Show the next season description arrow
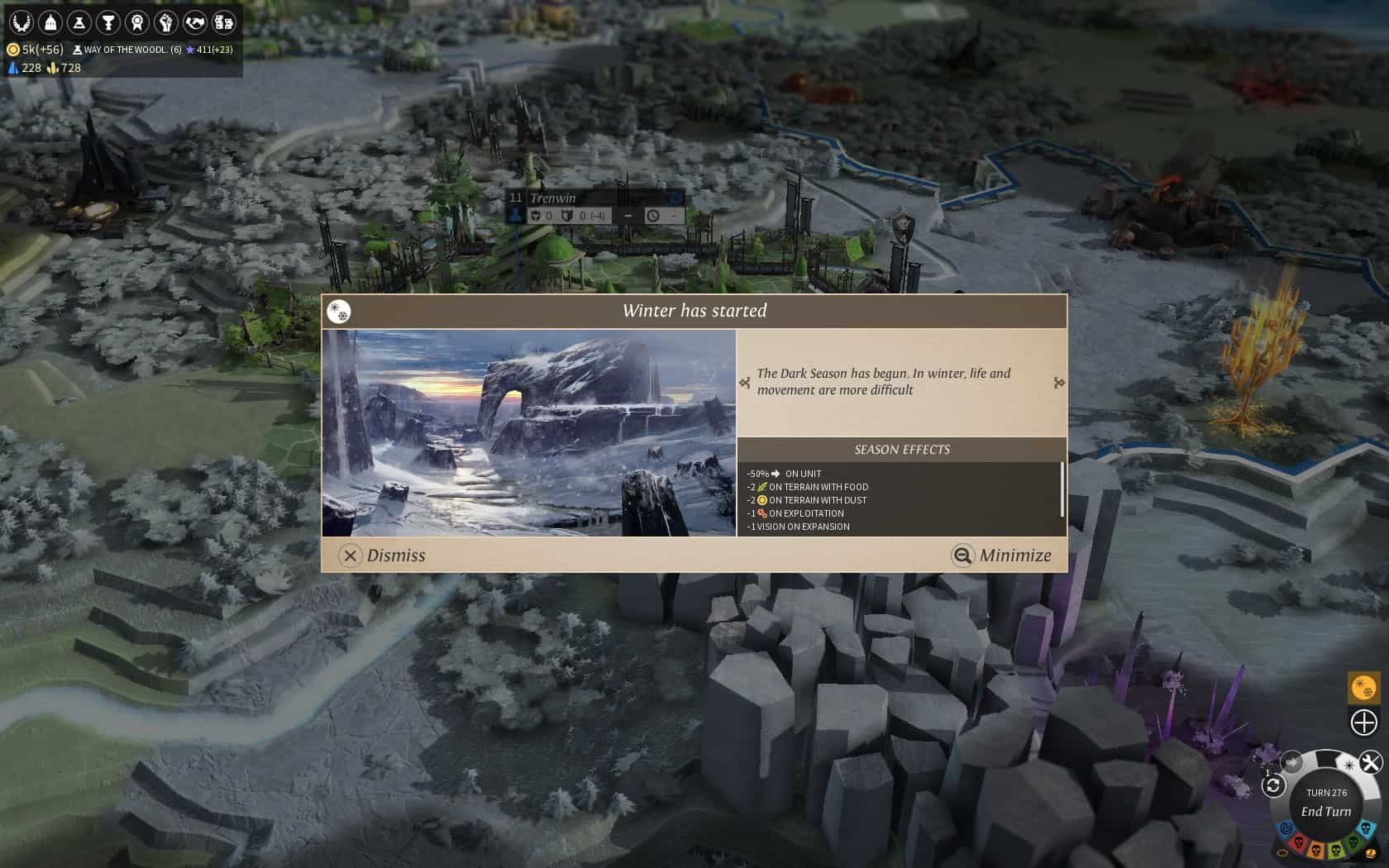Viewport: 1389px width, 868px height. [1059, 383]
